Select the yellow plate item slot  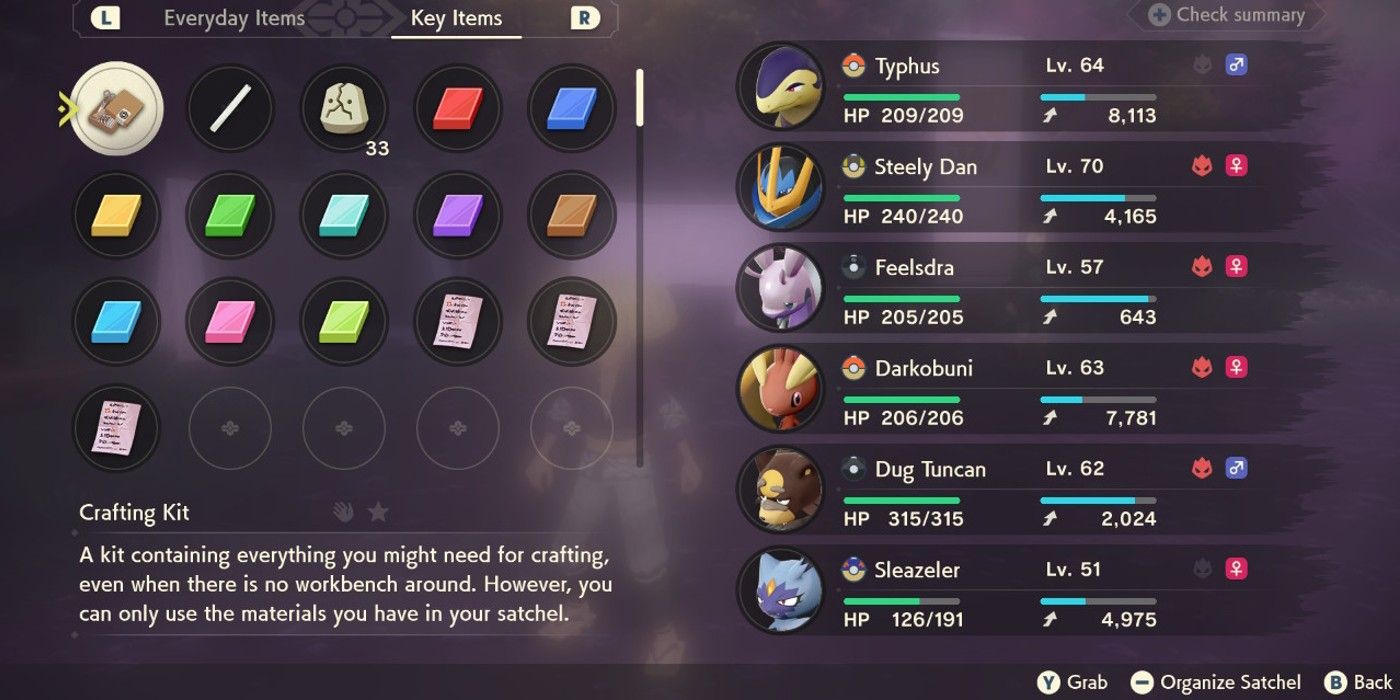tap(118, 215)
